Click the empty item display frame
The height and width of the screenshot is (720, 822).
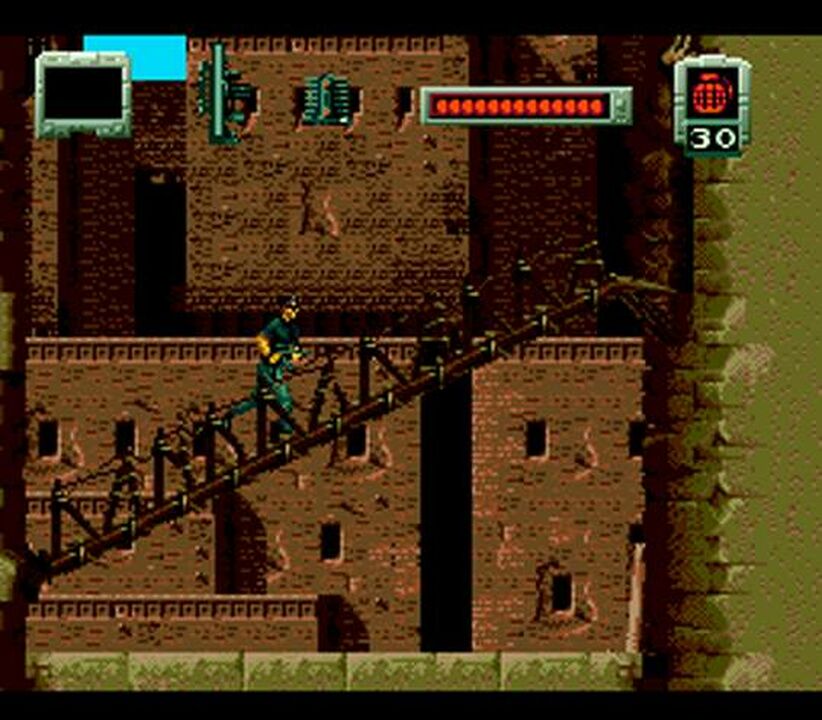83,96
